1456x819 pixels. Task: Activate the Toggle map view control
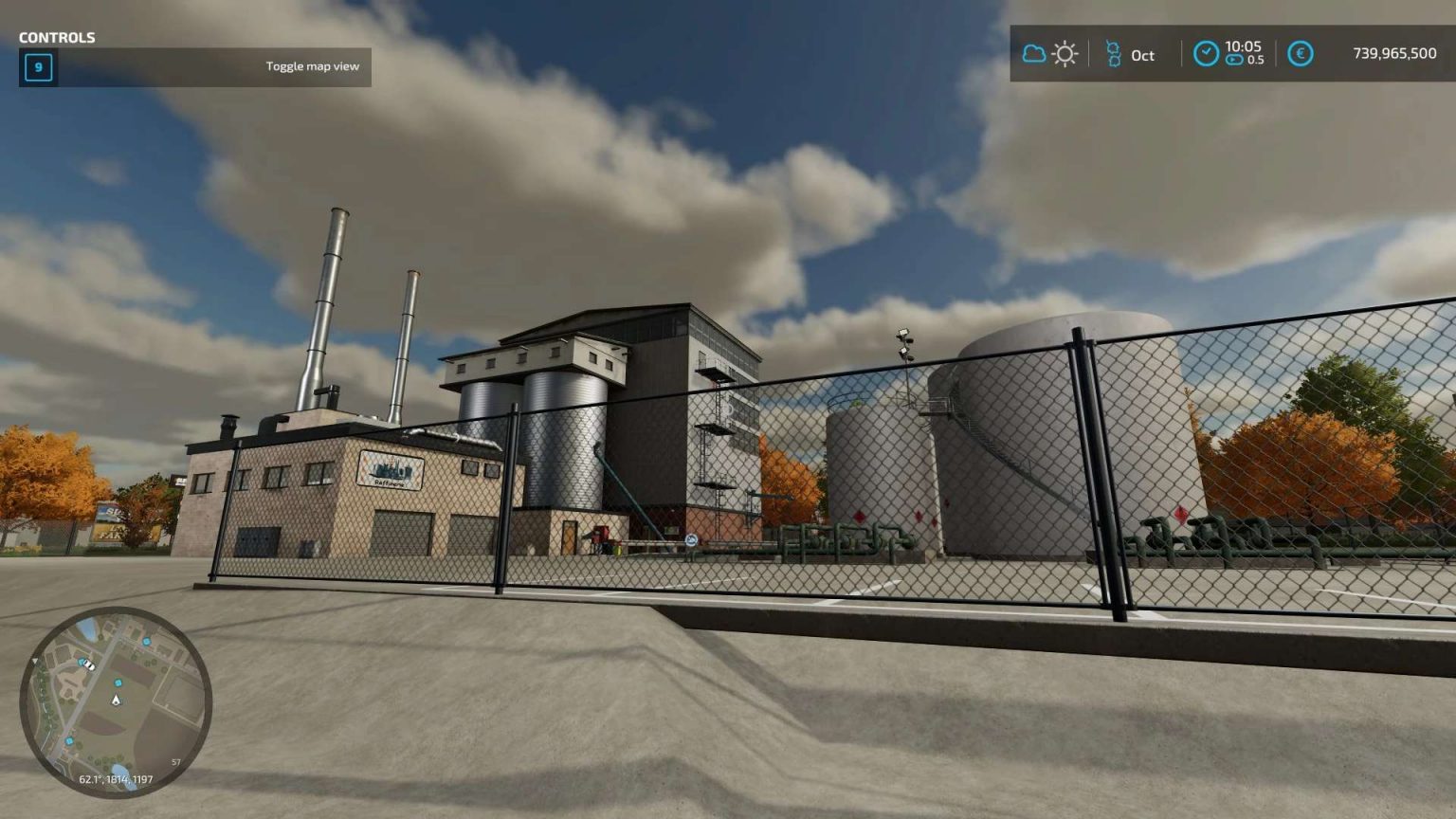(x=313, y=66)
